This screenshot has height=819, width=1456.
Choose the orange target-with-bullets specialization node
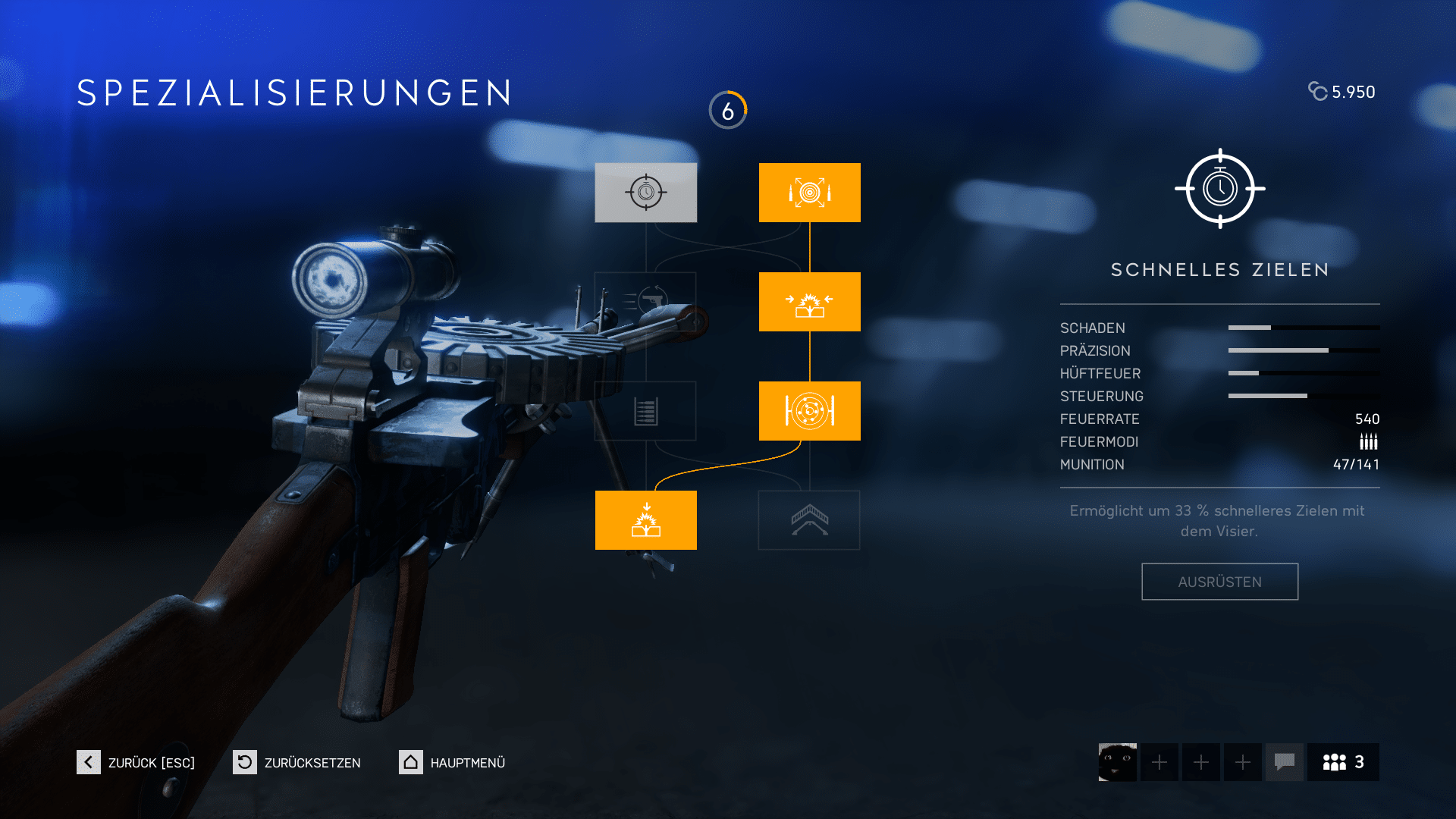click(x=809, y=193)
